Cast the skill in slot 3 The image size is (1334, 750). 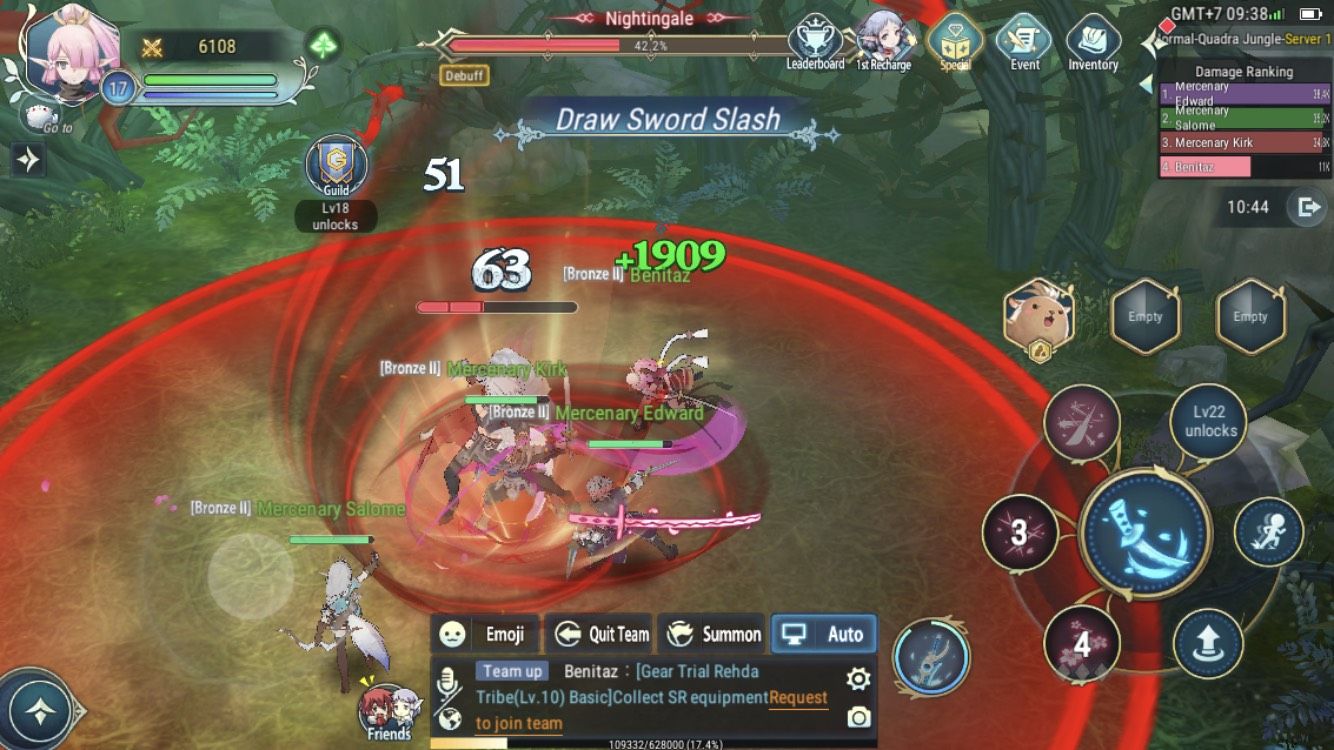(1018, 533)
